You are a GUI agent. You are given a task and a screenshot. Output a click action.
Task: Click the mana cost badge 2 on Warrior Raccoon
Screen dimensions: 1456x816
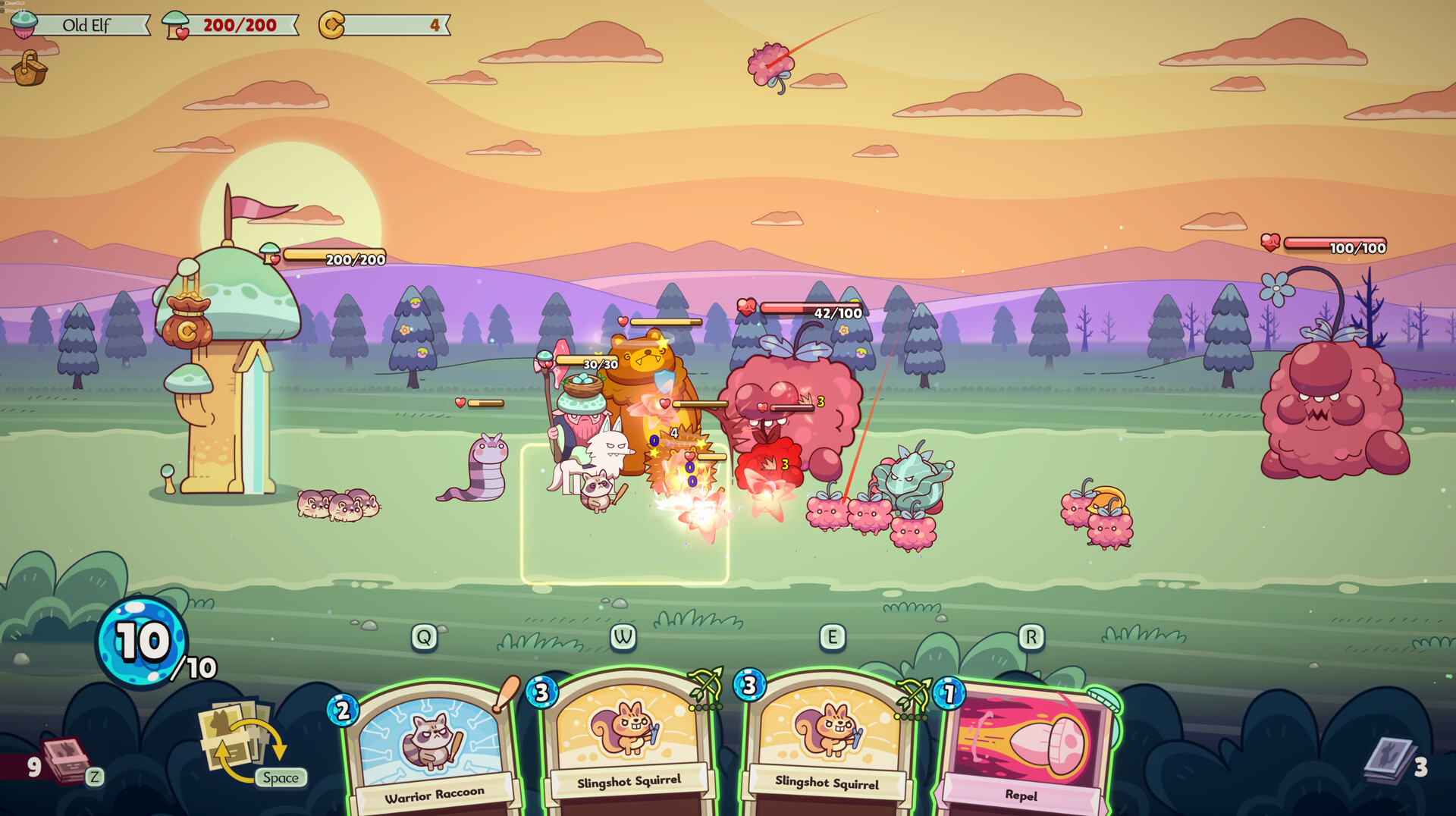click(x=345, y=711)
